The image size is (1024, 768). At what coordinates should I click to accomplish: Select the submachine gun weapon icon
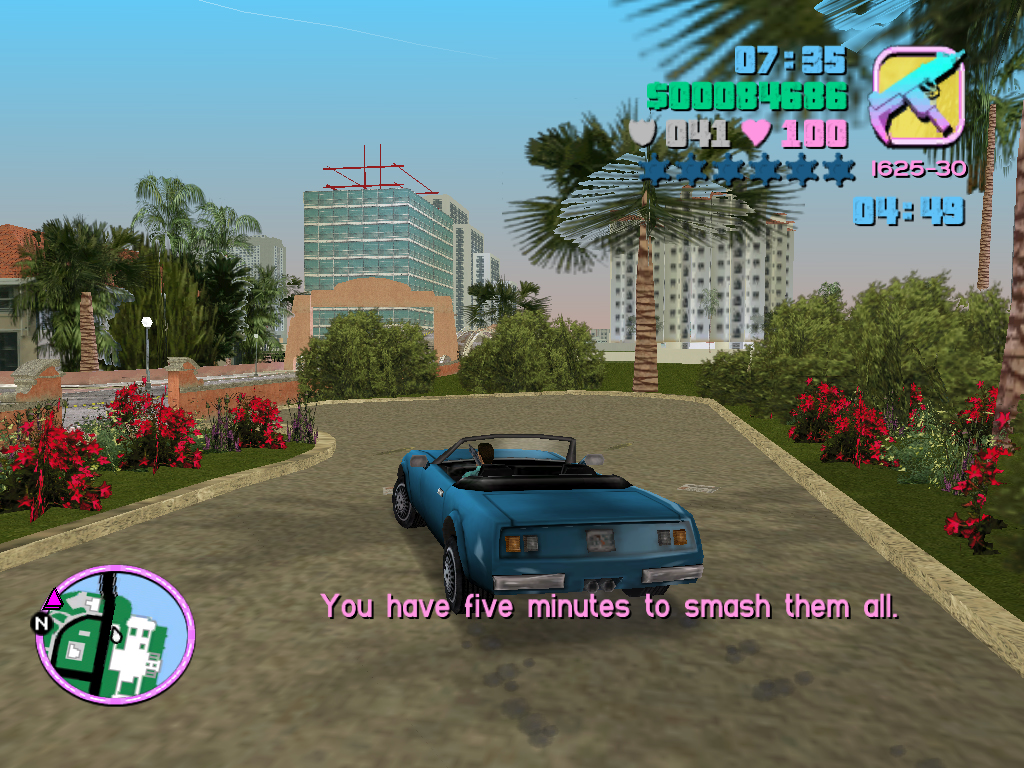click(x=917, y=96)
